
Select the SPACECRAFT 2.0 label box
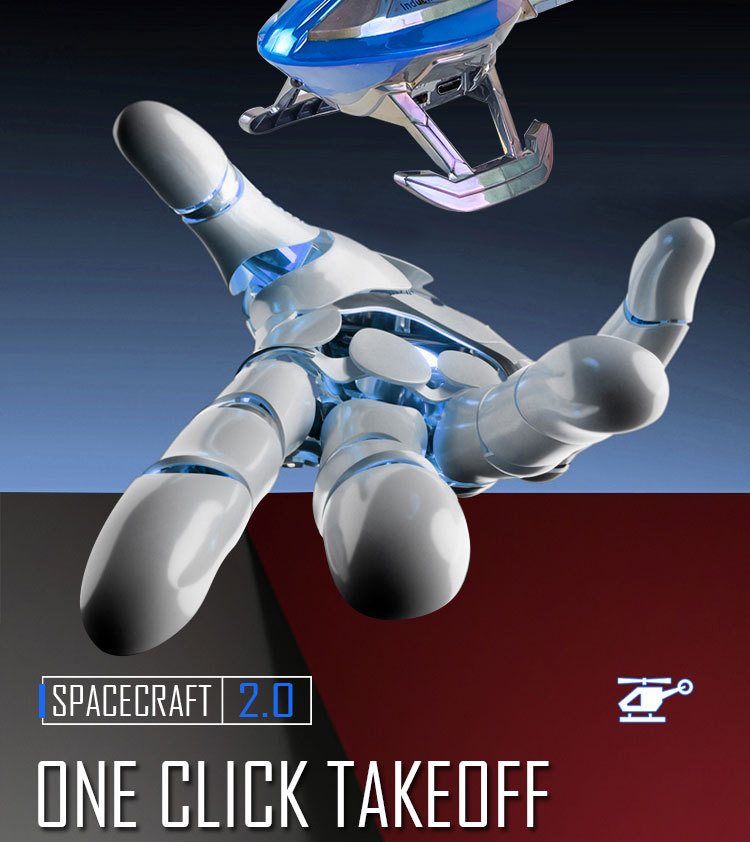coord(176,700)
